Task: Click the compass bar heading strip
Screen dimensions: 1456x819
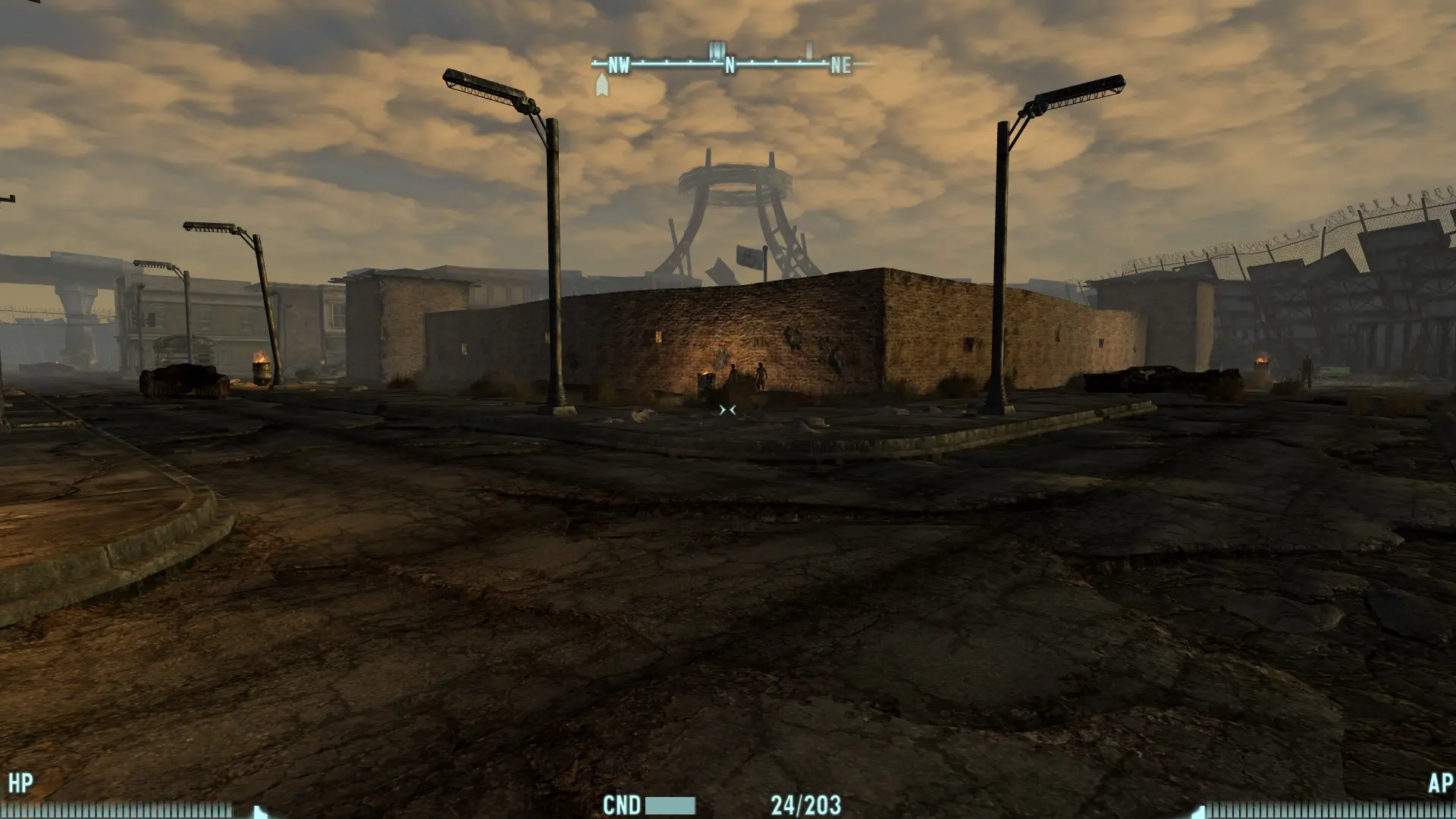Action: point(730,64)
